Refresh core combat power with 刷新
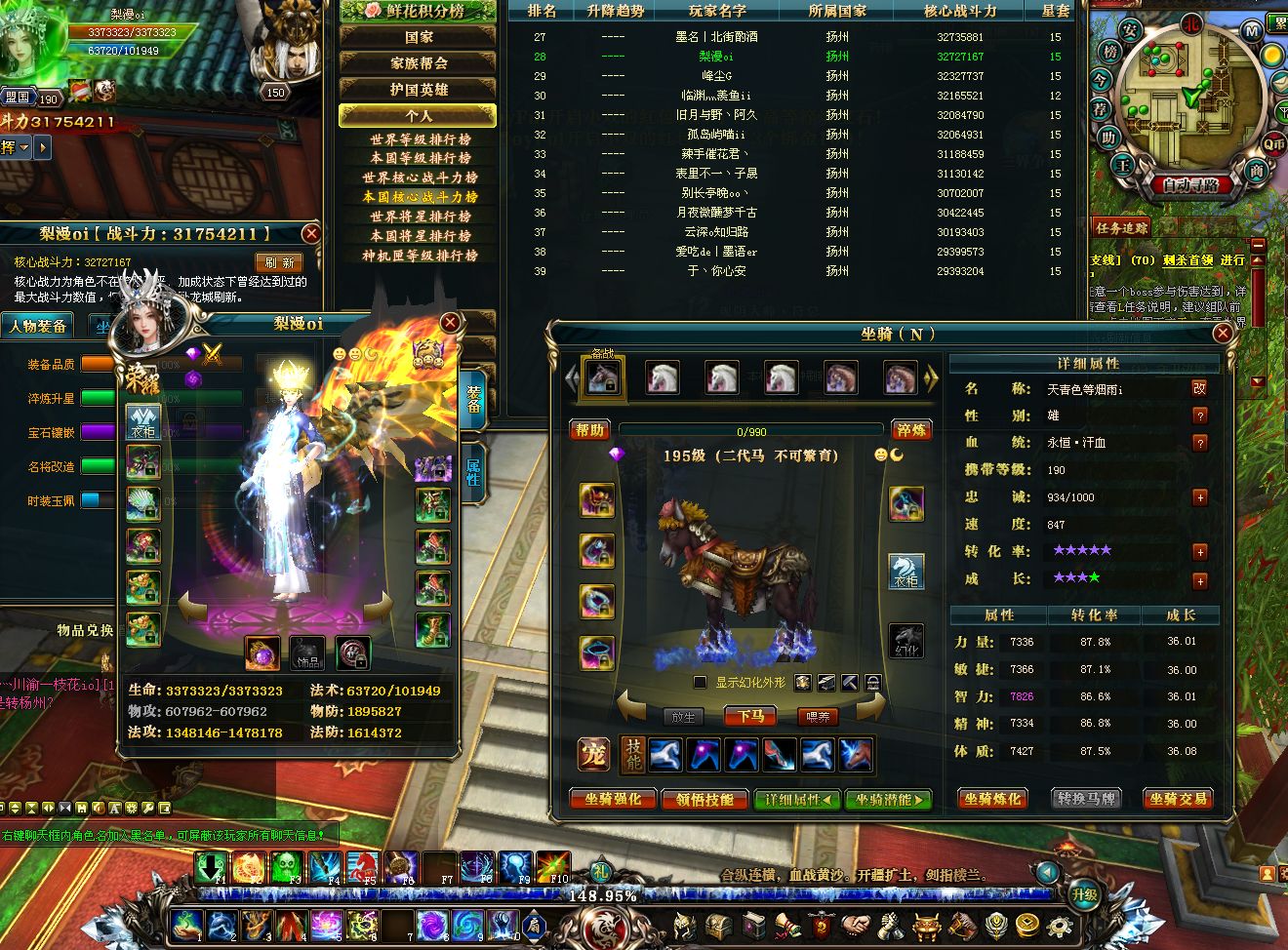1288x950 pixels. [279, 262]
